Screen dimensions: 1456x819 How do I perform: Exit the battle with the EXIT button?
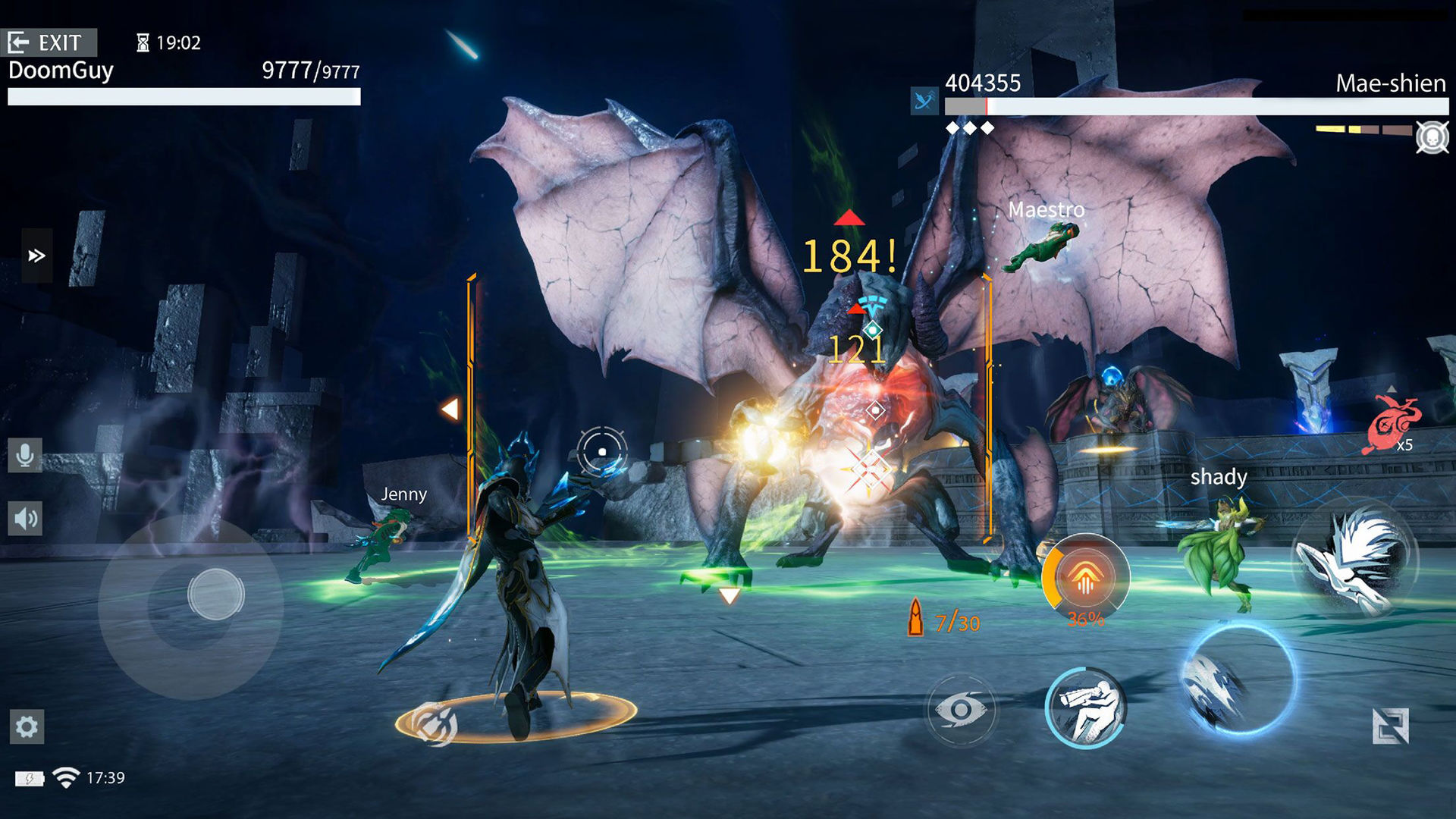(49, 42)
